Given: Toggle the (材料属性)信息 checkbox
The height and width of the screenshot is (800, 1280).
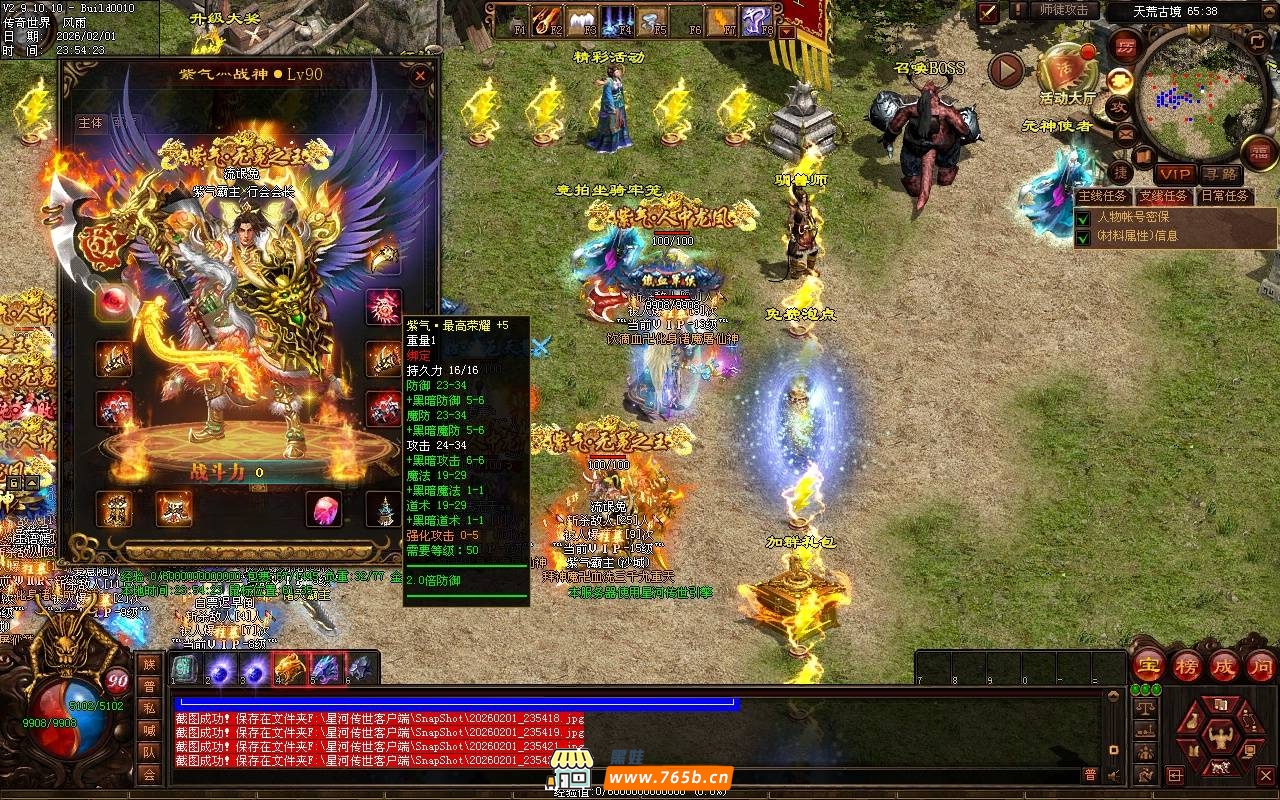Looking at the screenshot, I should tap(1083, 237).
